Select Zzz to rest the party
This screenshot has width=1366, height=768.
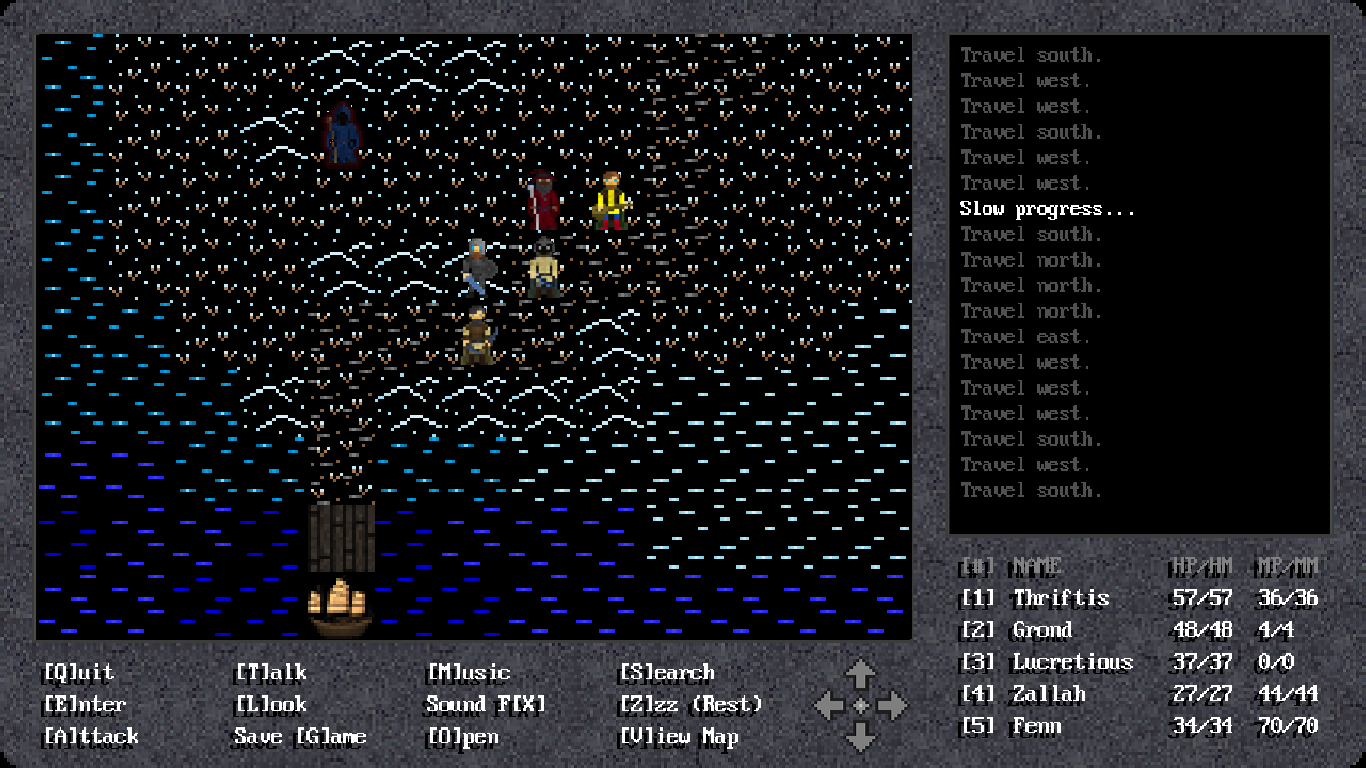[690, 704]
